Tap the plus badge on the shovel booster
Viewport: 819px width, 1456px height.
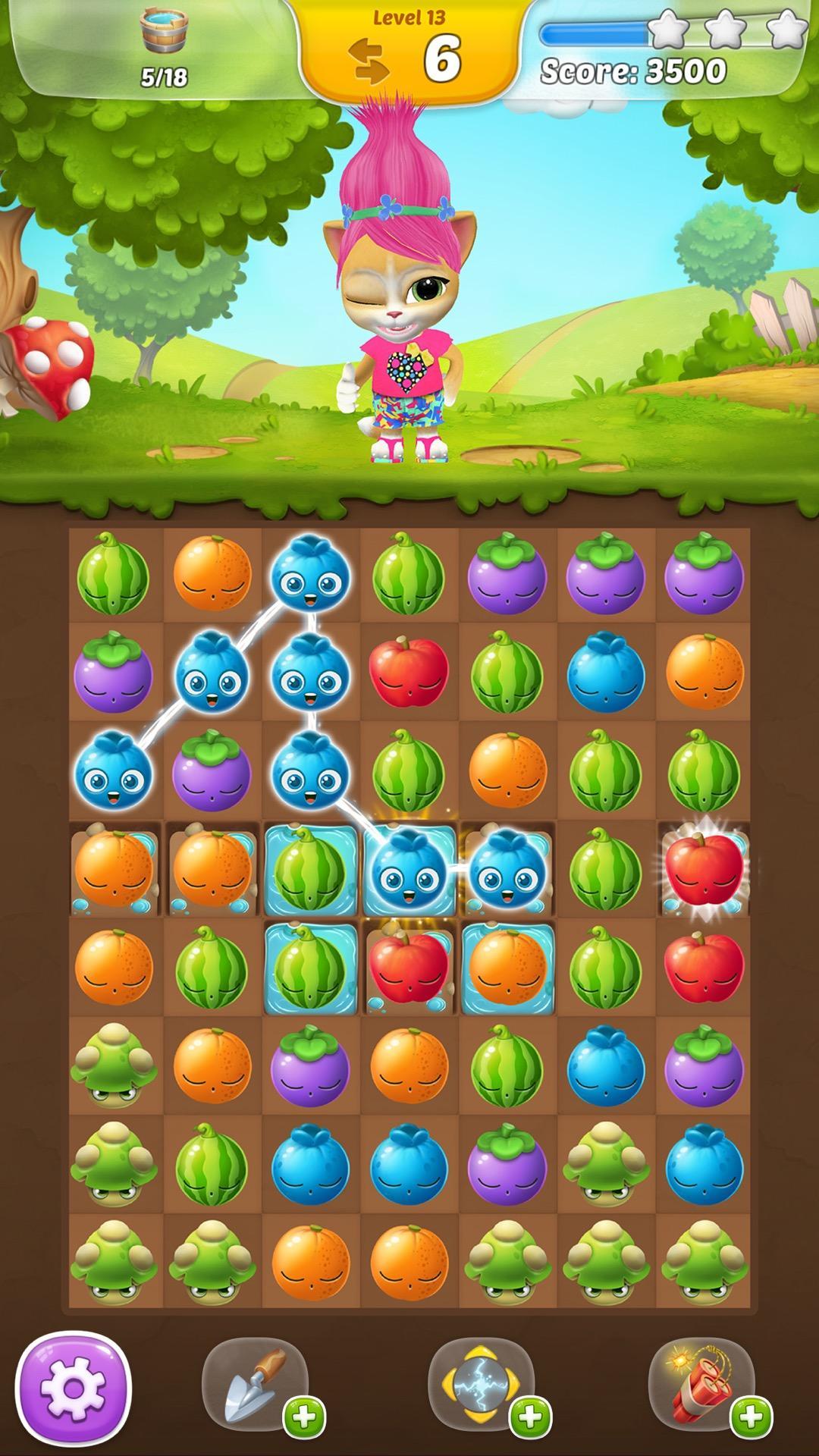tap(304, 1416)
